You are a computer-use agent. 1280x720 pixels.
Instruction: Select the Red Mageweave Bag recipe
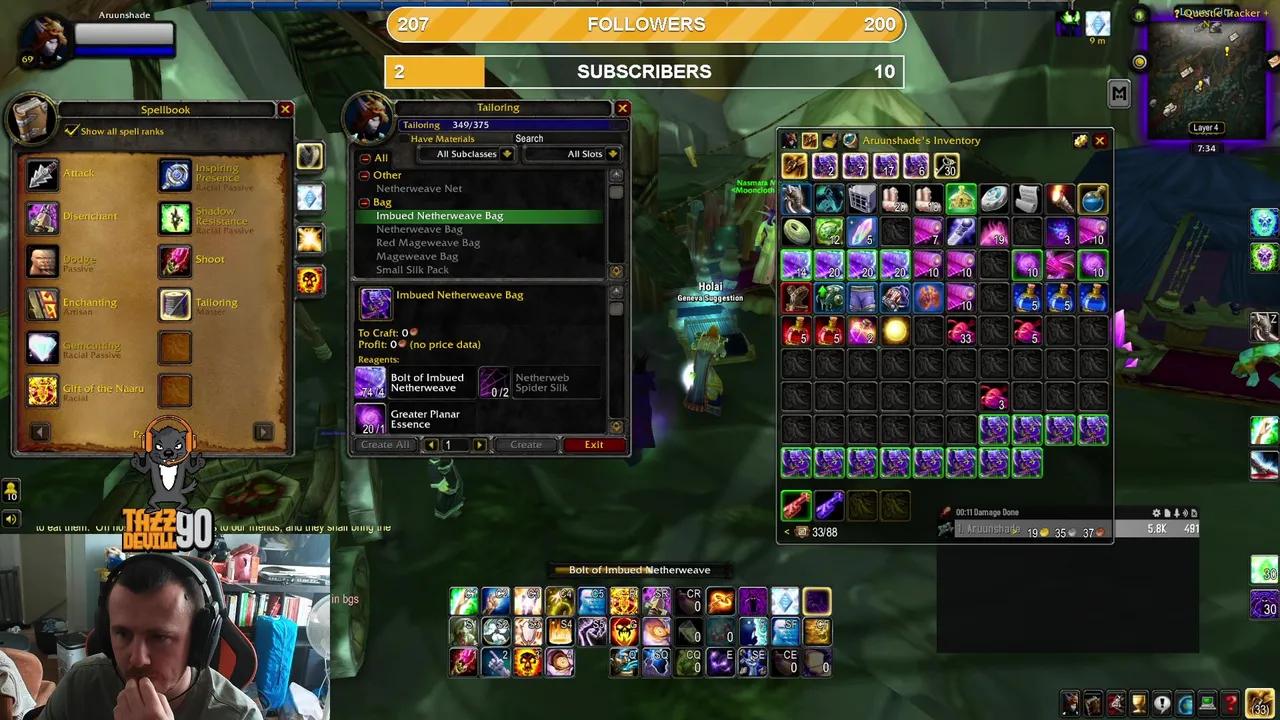tap(428, 242)
